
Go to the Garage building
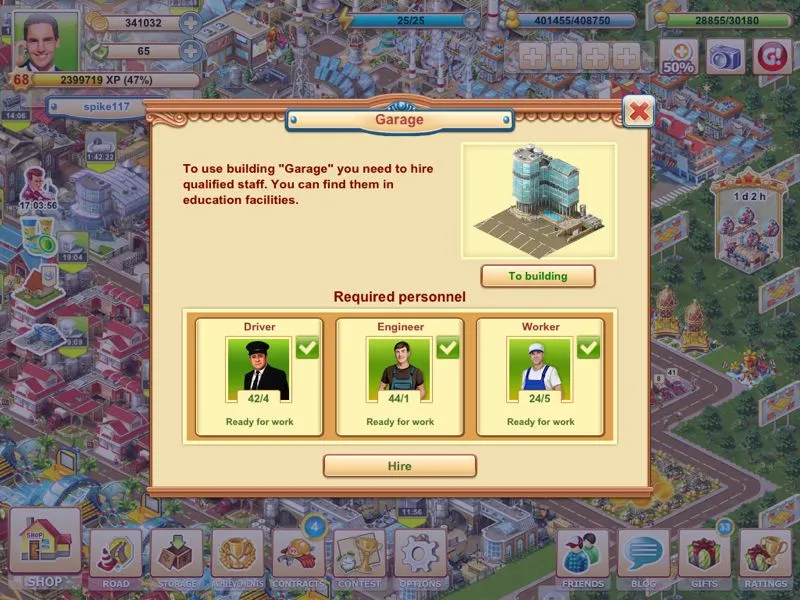[x=538, y=276]
